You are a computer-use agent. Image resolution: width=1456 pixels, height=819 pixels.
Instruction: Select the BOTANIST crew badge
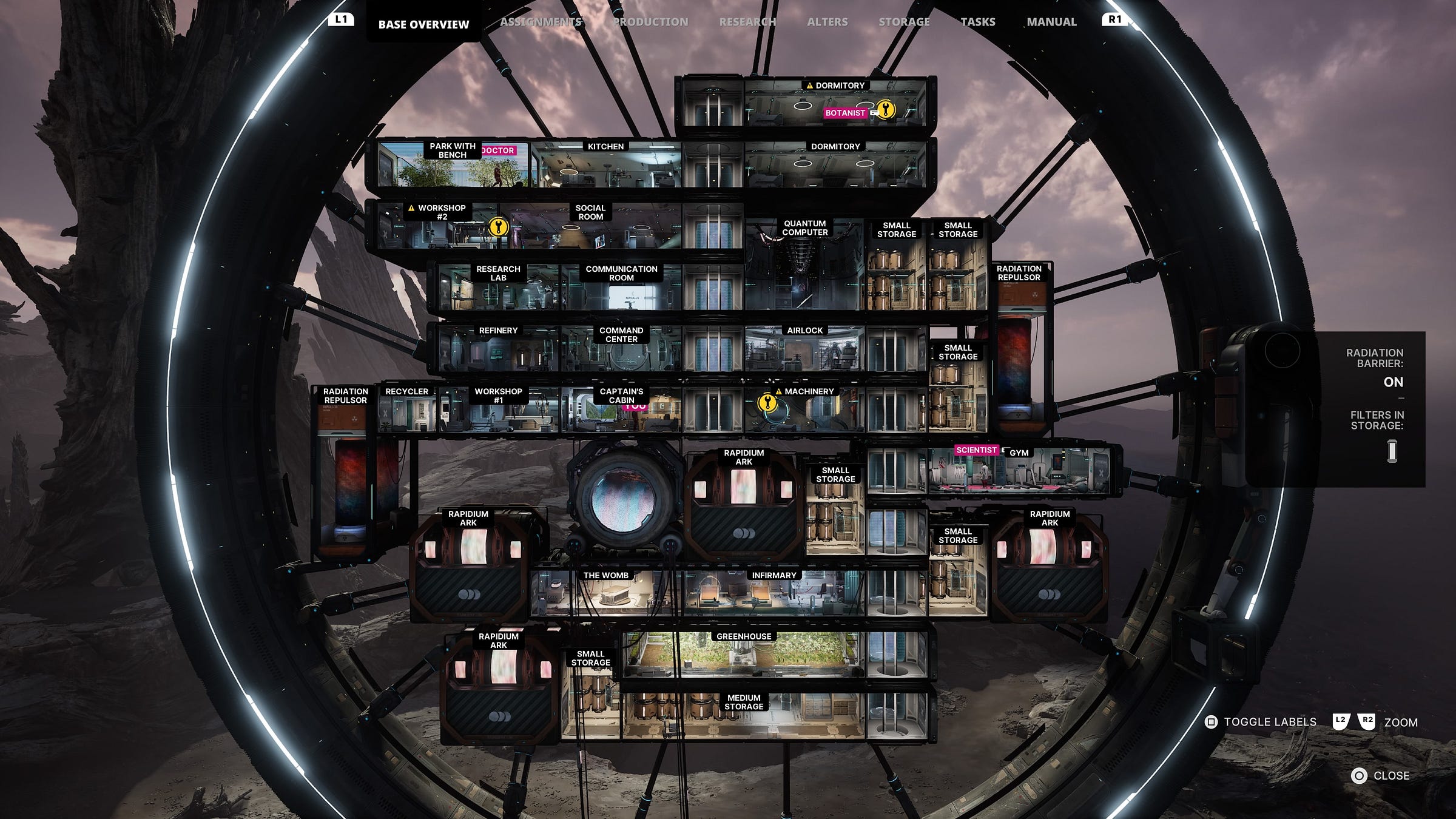click(x=846, y=113)
